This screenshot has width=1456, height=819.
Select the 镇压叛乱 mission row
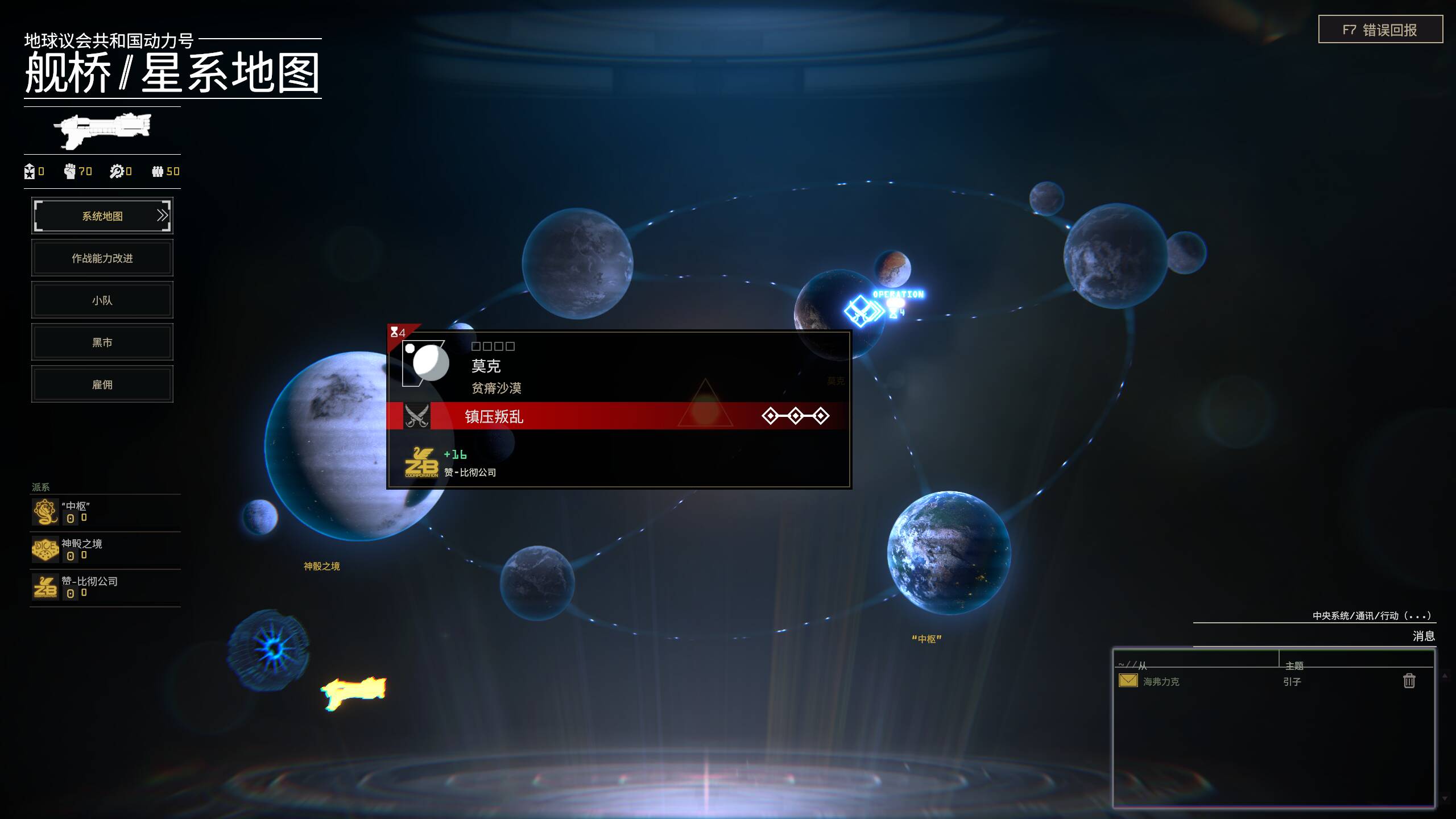[618, 416]
